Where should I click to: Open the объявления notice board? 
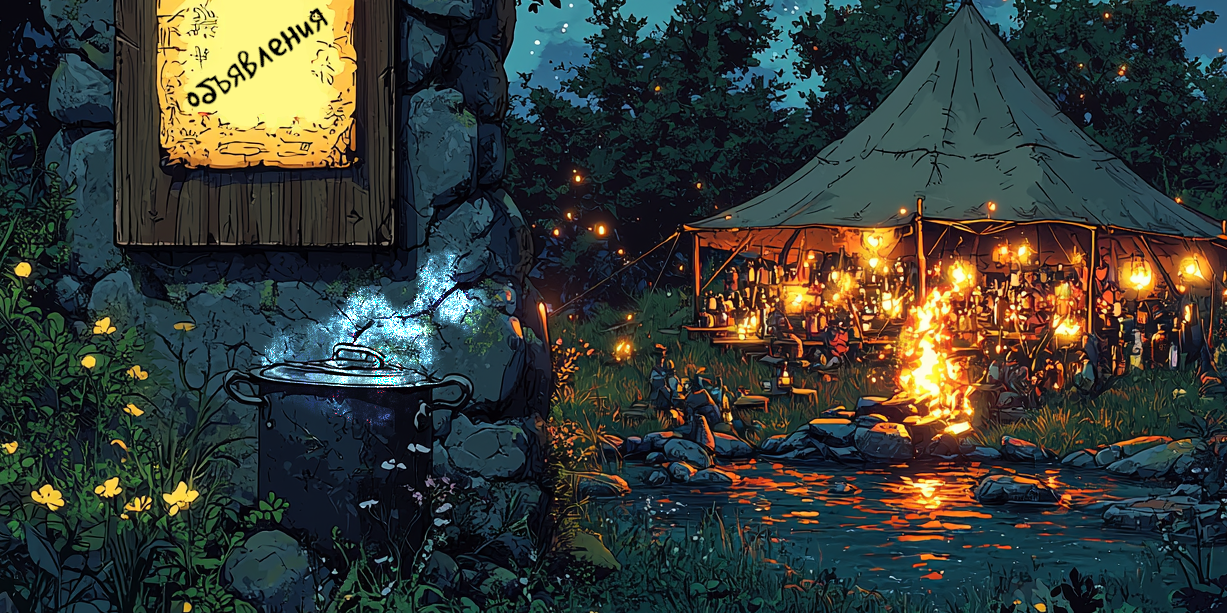(256, 82)
